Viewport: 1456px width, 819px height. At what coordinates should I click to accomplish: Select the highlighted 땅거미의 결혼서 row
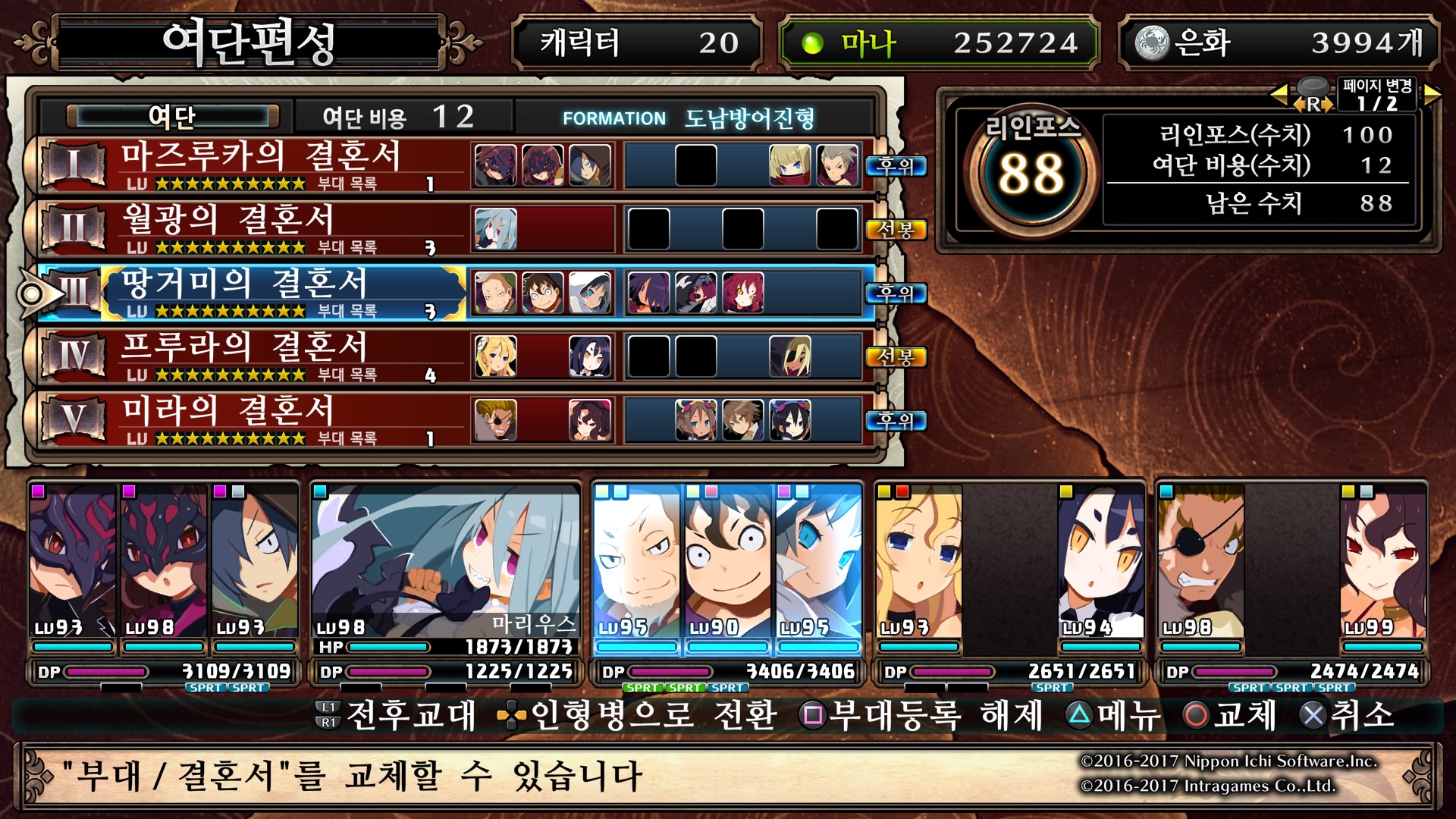click(258, 292)
